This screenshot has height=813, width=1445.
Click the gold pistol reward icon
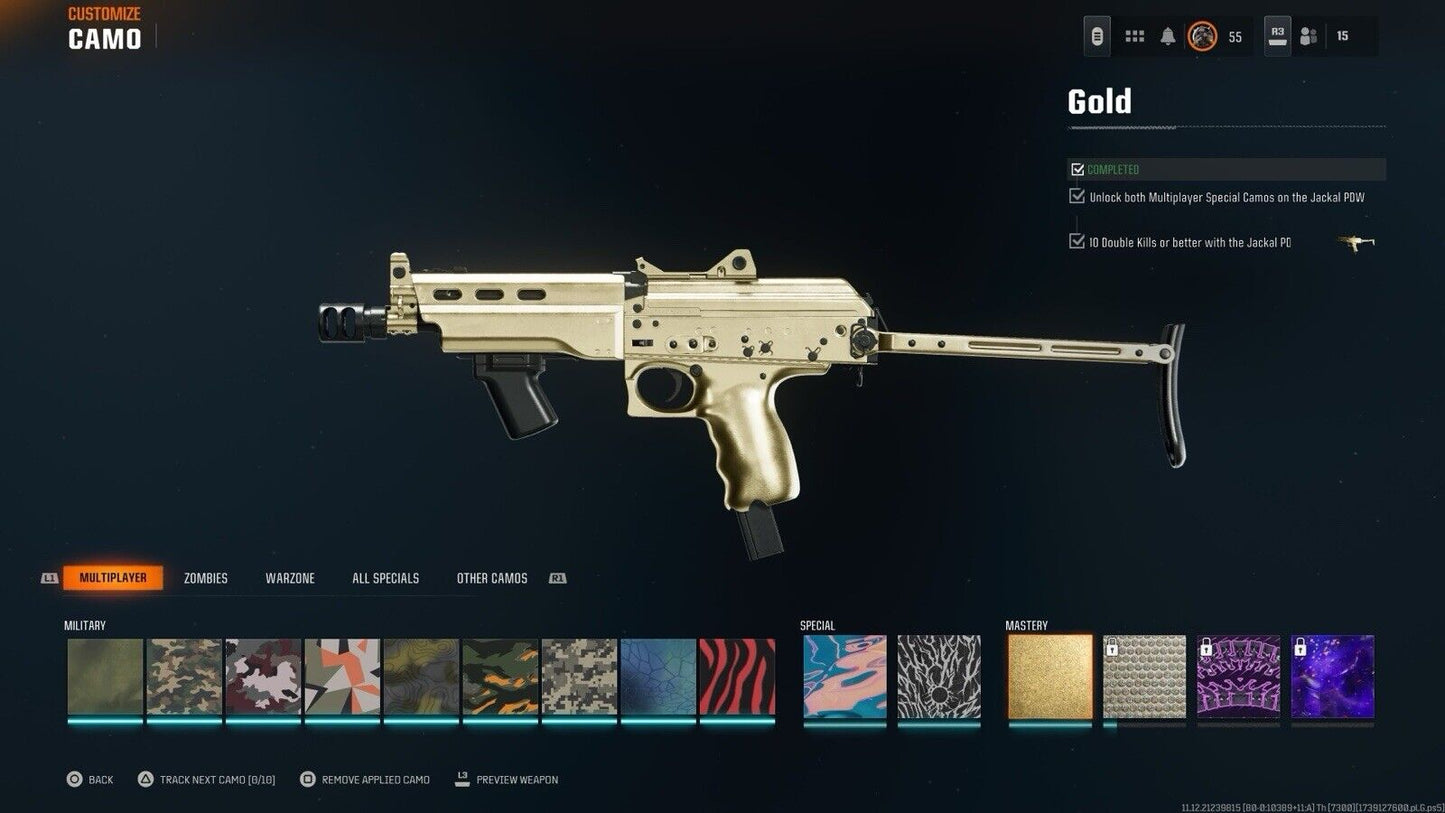tap(1356, 242)
